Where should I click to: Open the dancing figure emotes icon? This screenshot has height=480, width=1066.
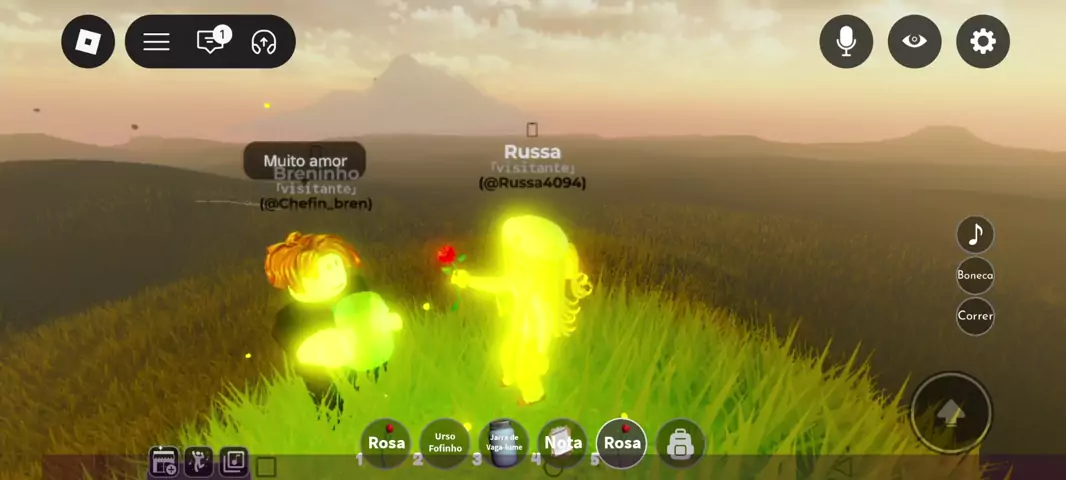point(198,462)
